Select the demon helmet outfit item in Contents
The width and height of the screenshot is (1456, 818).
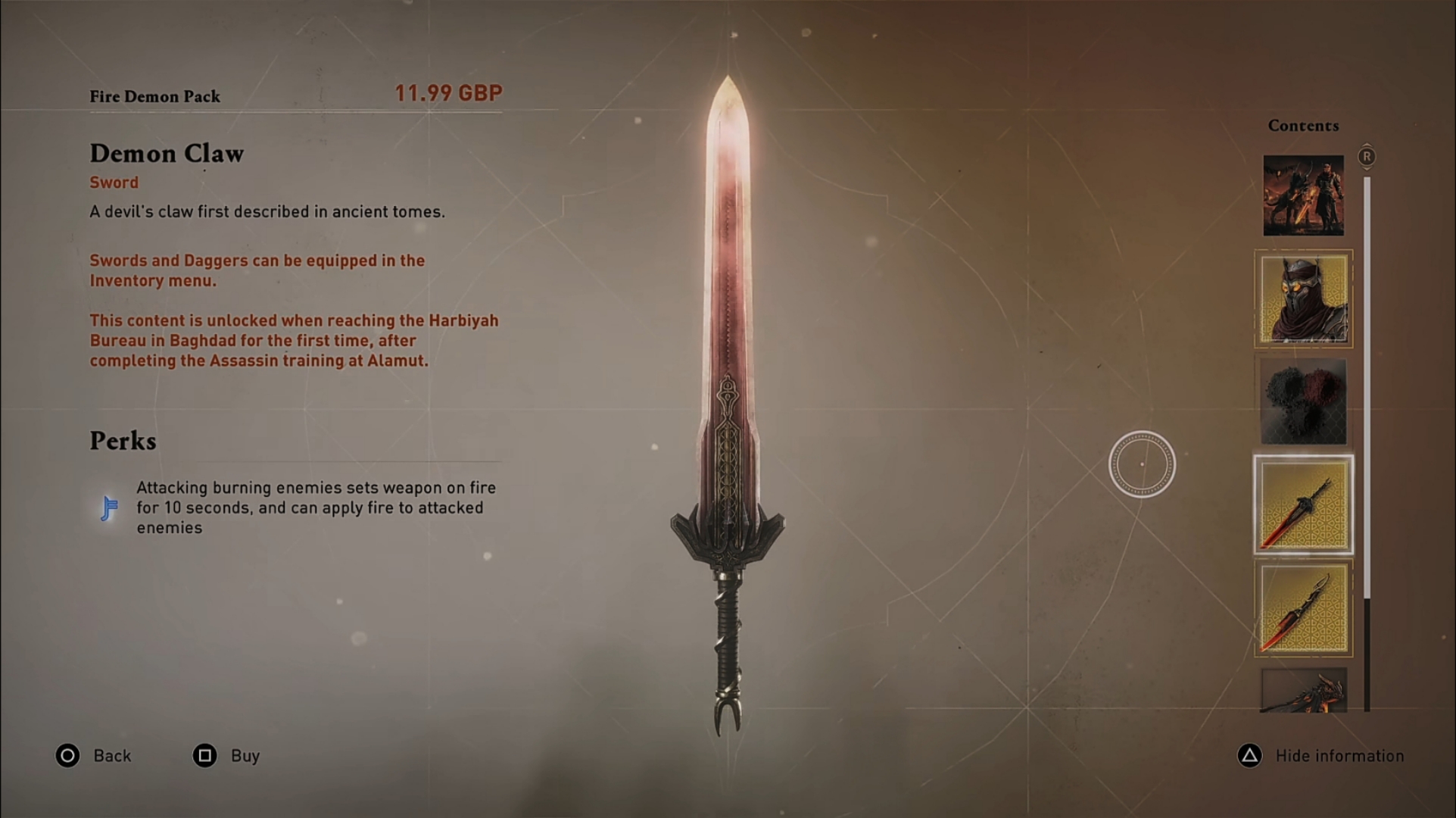[1303, 299]
